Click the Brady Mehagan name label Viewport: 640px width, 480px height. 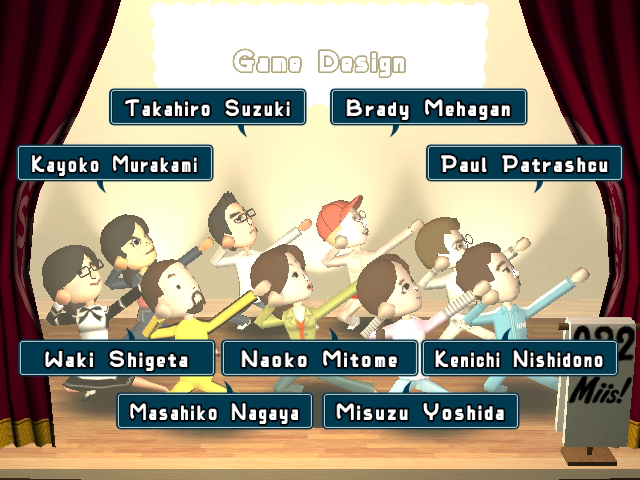pyautogui.click(x=428, y=108)
